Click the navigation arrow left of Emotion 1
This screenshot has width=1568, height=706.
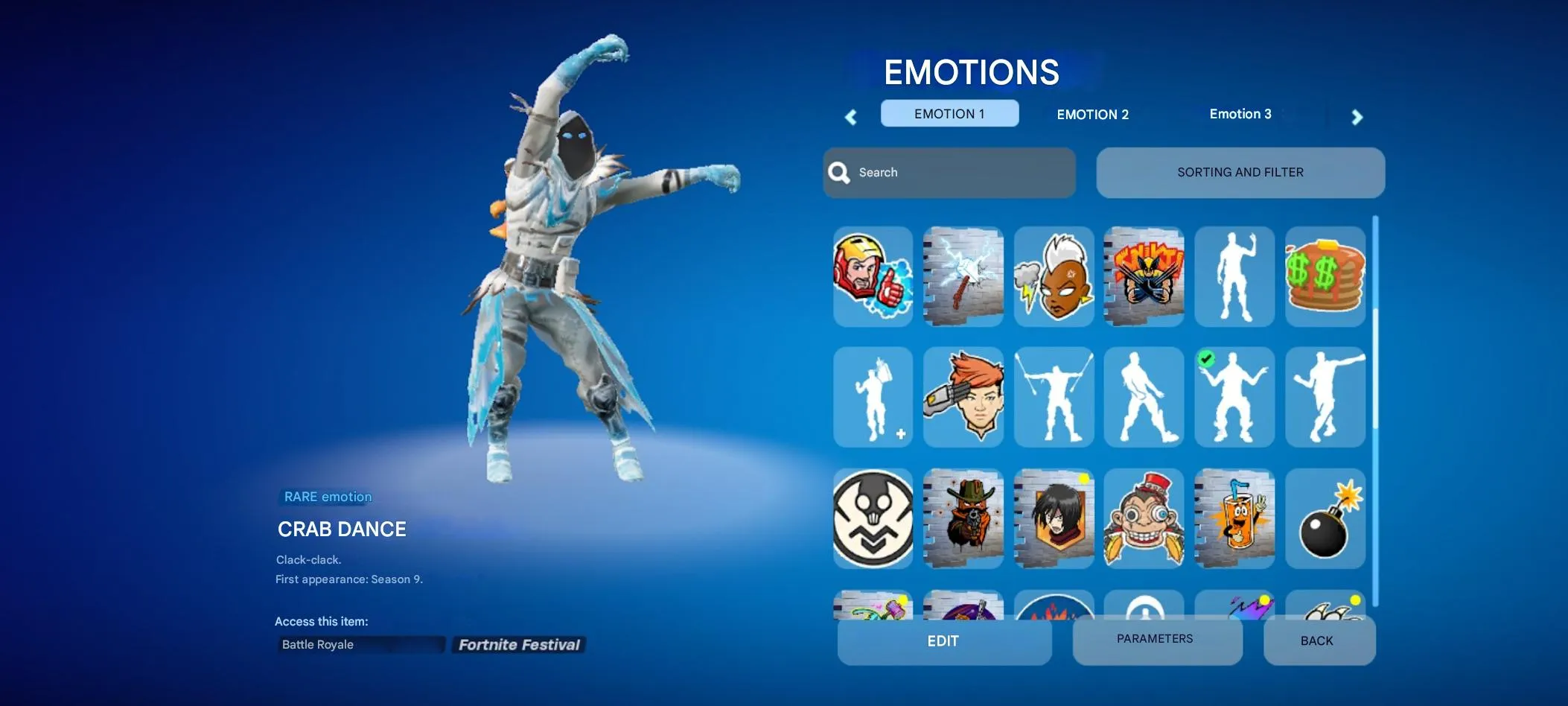tap(851, 117)
